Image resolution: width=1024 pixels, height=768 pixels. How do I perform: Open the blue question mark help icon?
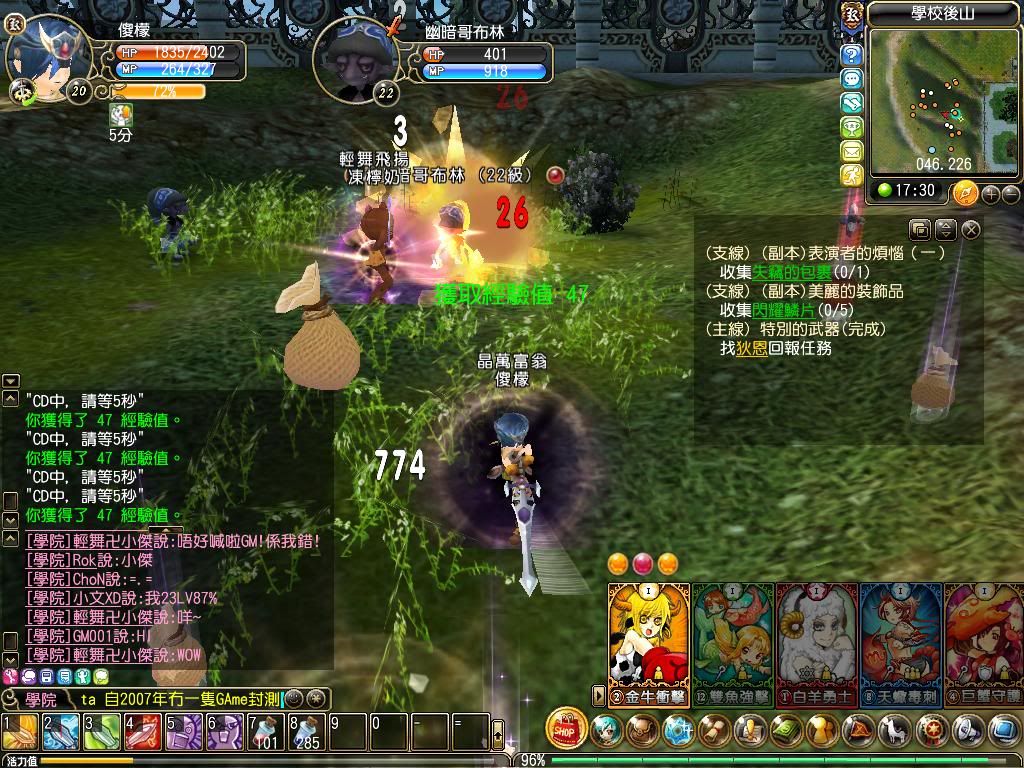click(852, 54)
